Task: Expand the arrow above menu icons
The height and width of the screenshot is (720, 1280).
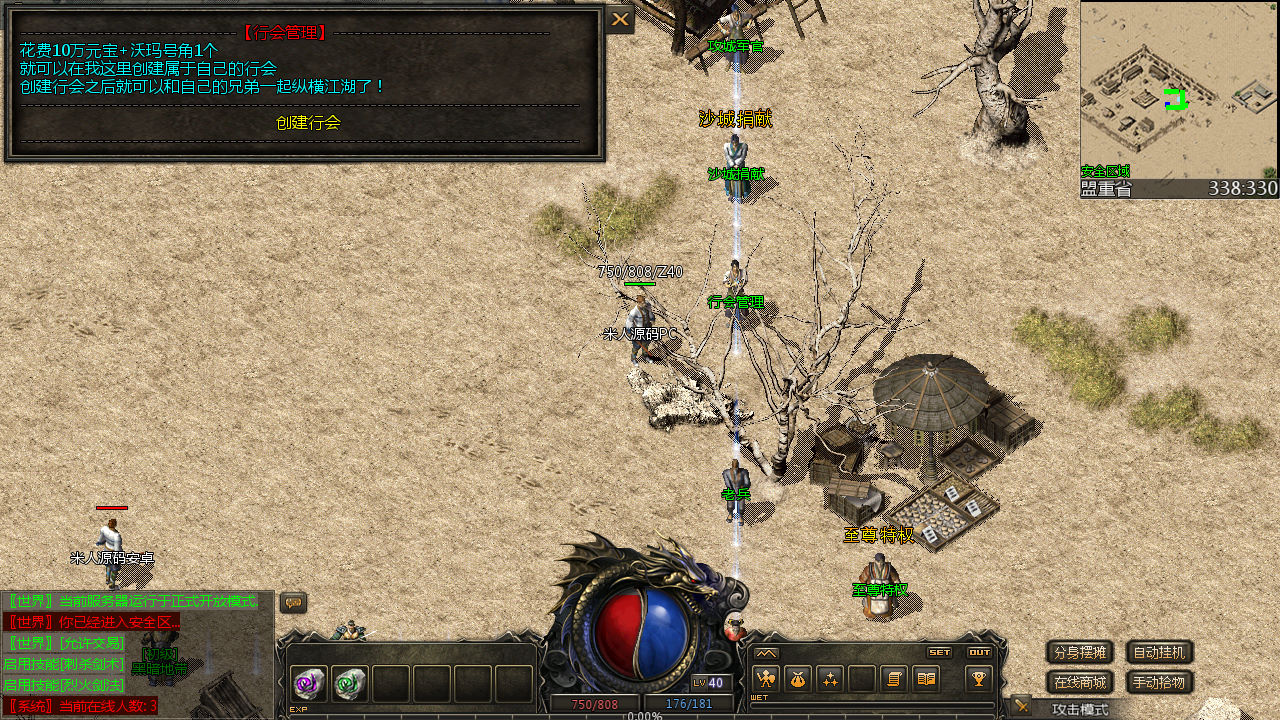Action: [766, 653]
